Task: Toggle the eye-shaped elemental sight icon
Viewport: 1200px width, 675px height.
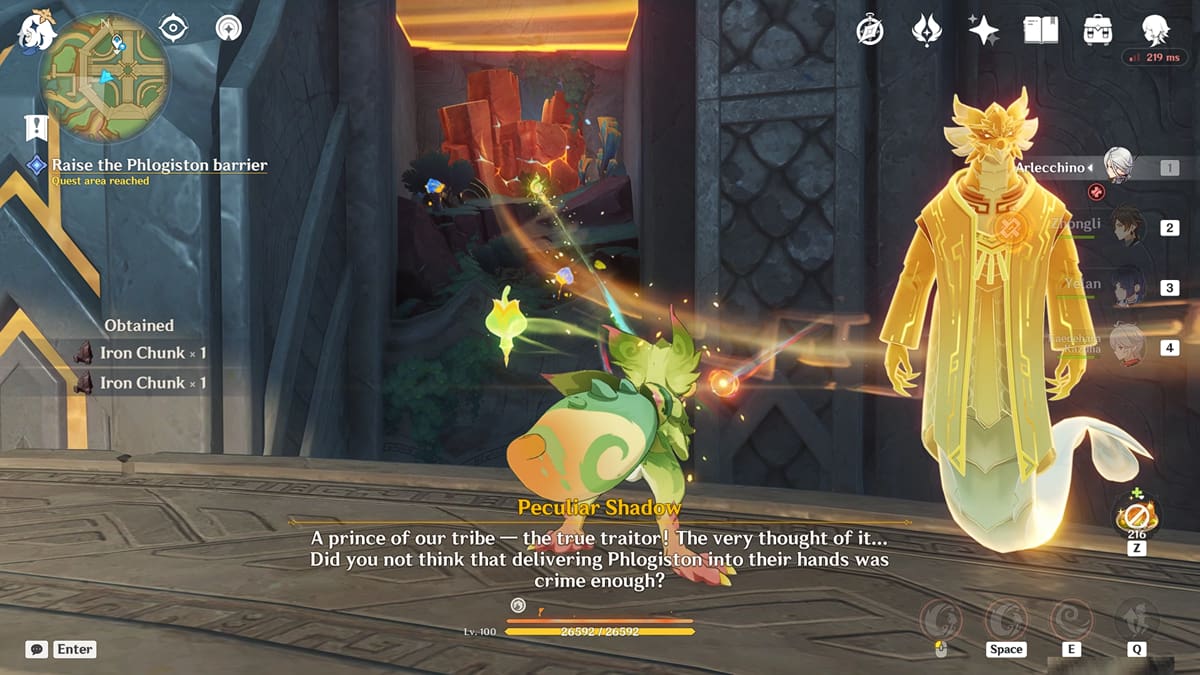Action: [x=174, y=28]
